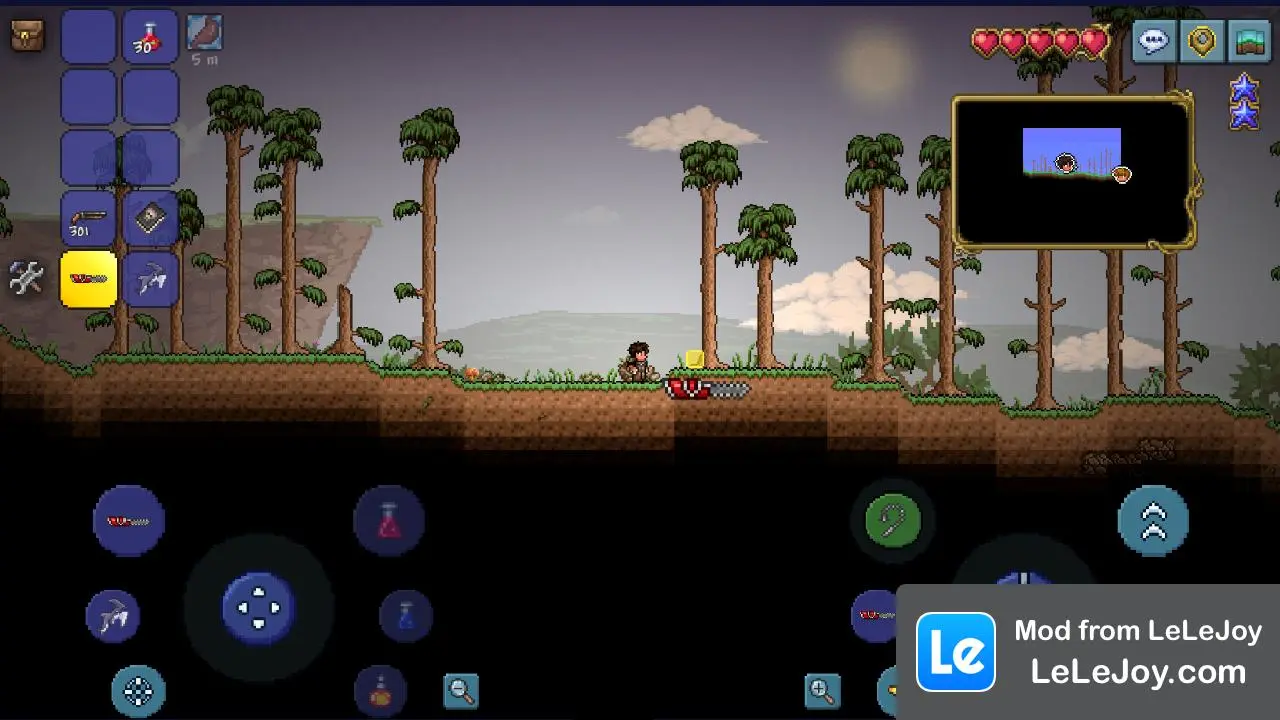Select the shark tool in the hotbar

click(151, 280)
